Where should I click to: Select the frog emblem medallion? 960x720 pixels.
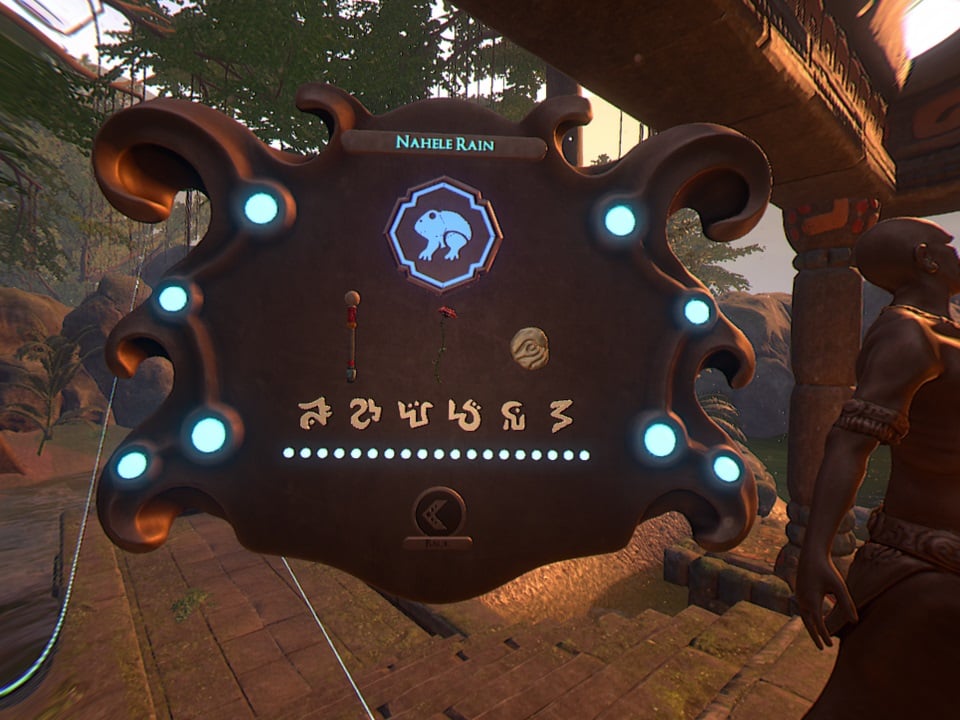coord(443,233)
